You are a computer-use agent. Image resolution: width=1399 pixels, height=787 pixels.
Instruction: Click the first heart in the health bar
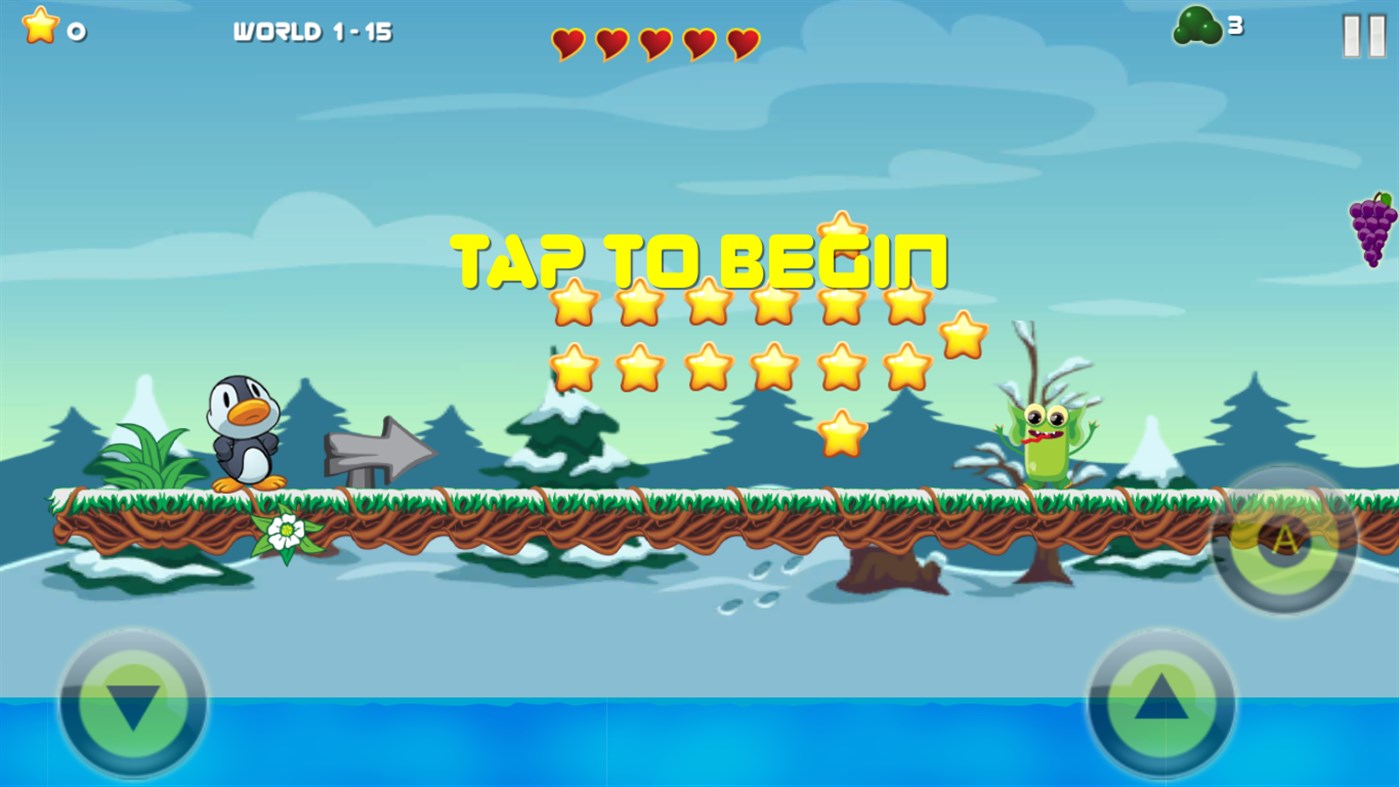tap(567, 45)
